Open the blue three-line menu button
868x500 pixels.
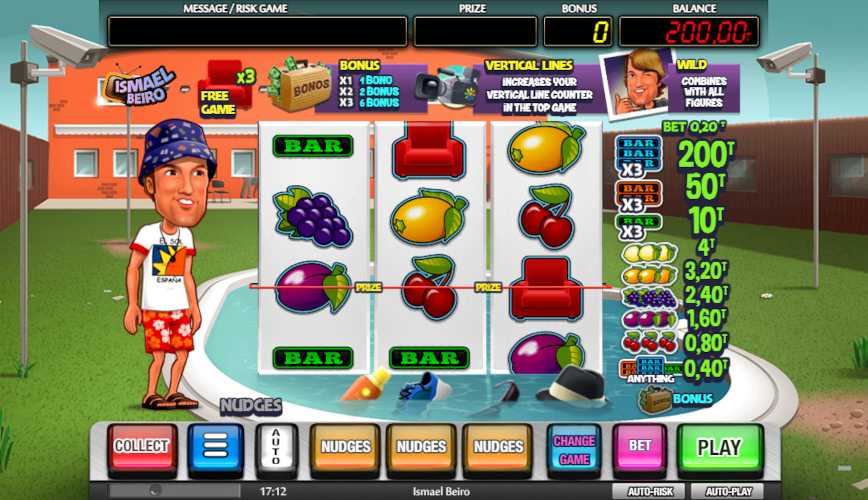[215, 447]
